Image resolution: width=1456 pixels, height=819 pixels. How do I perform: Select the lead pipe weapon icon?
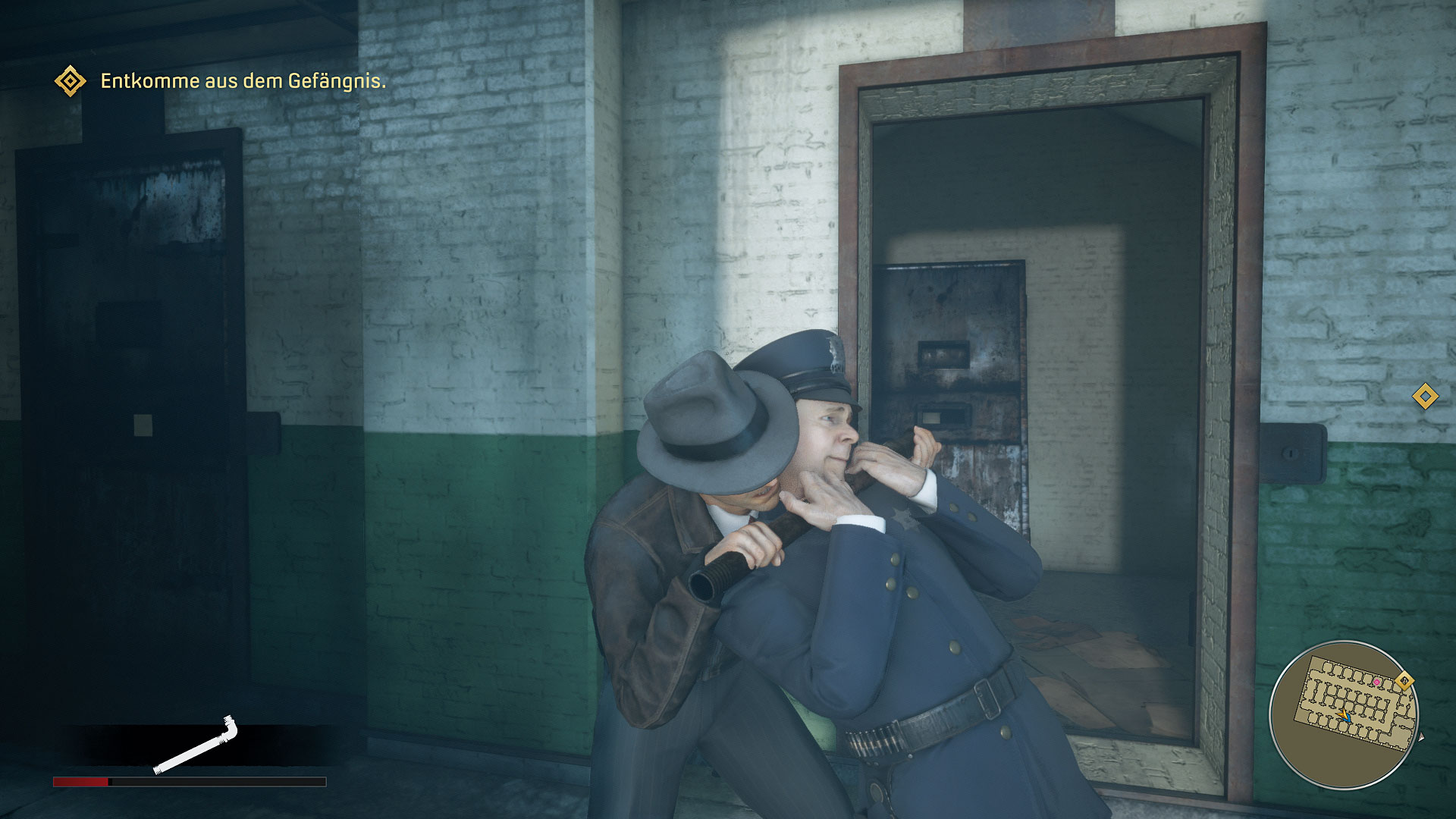coord(196,745)
